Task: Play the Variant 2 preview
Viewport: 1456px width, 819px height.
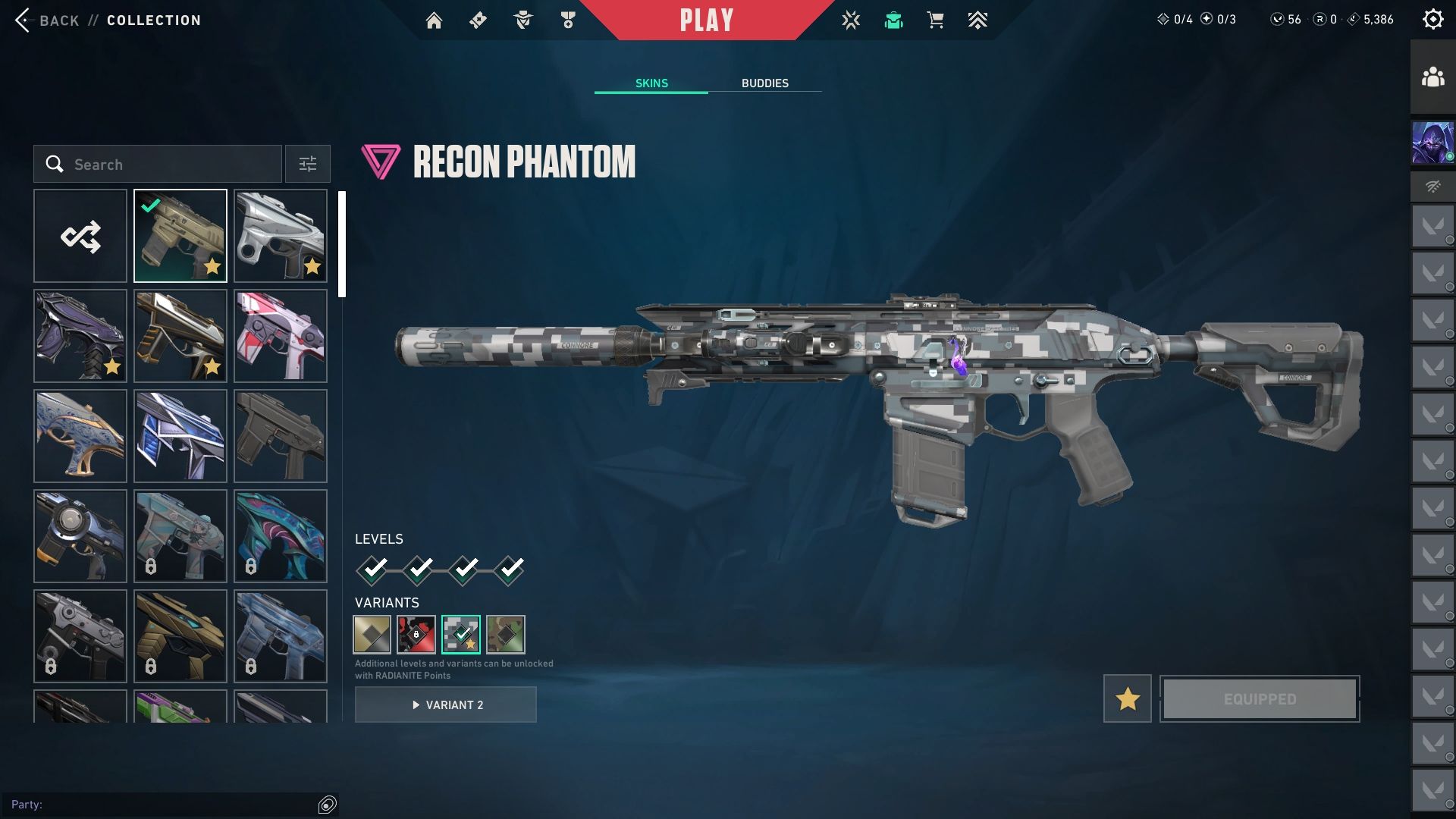Action: pos(446,705)
